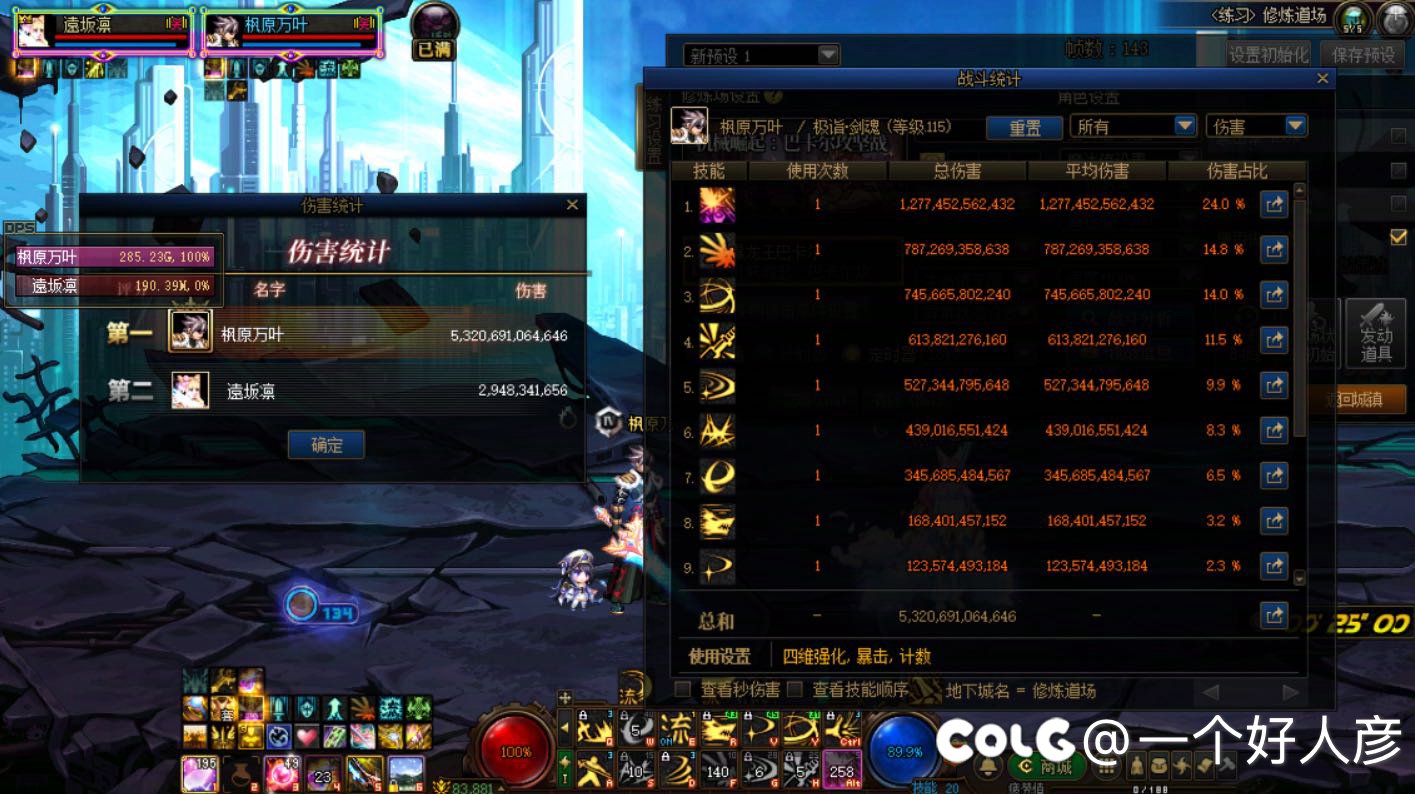The width and height of the screenshot is (1415, 794).
Task: Use the pink potion in quickslot 1
Action: (199, 774)
